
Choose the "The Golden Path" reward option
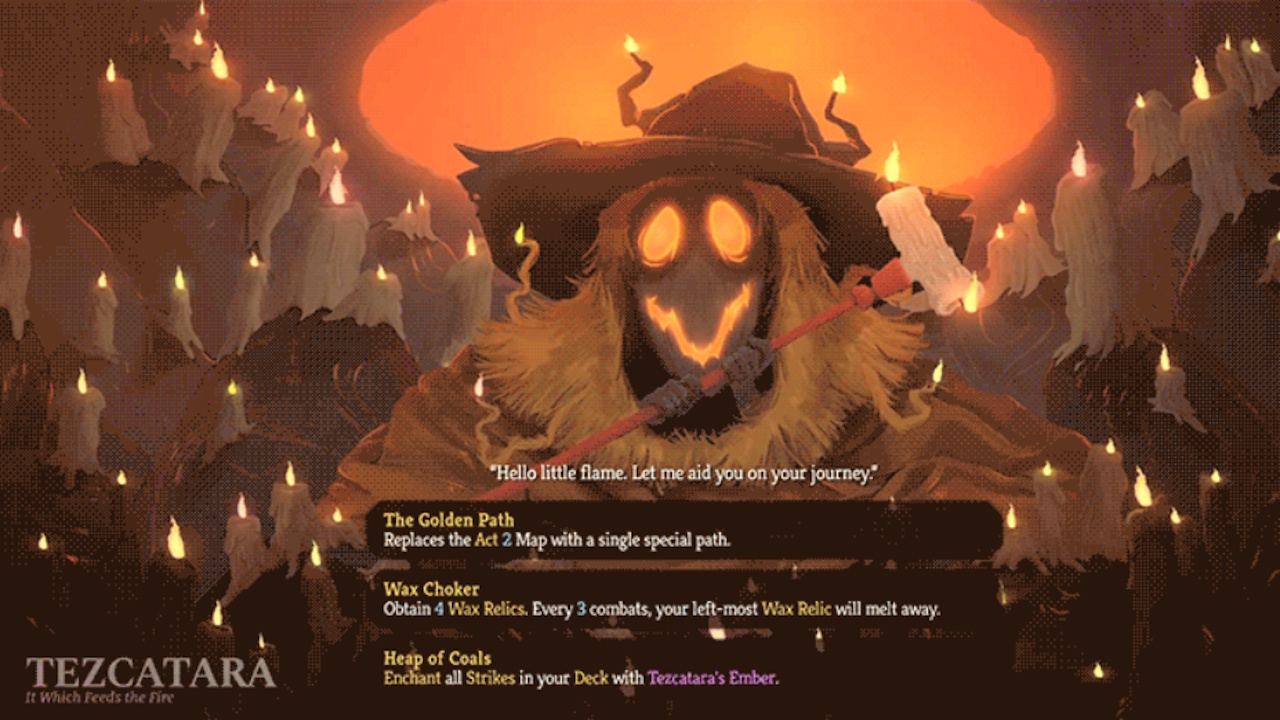click(x=600, y=530)
